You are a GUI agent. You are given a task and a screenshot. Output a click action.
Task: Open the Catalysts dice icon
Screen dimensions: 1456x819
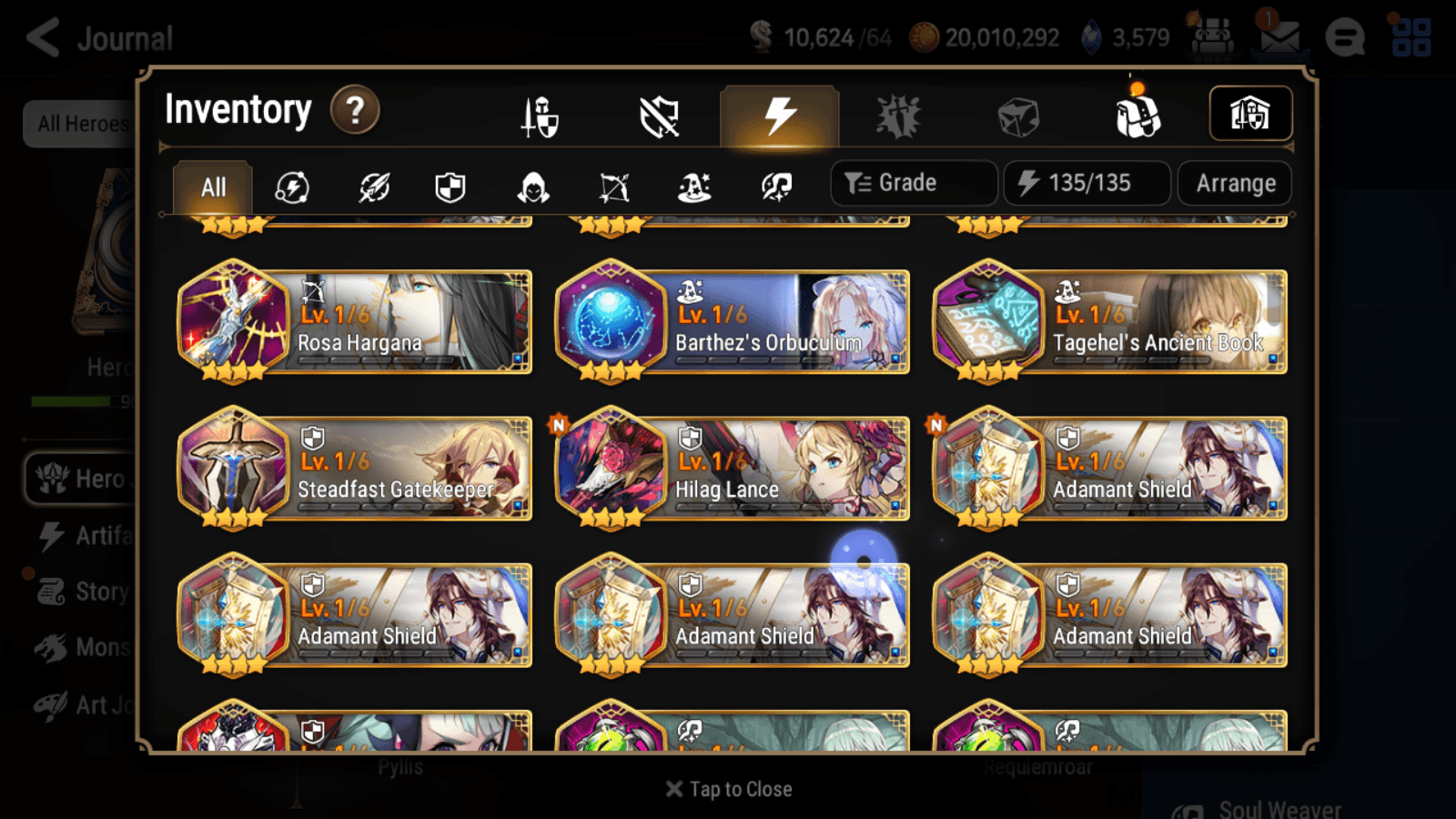1019,115
